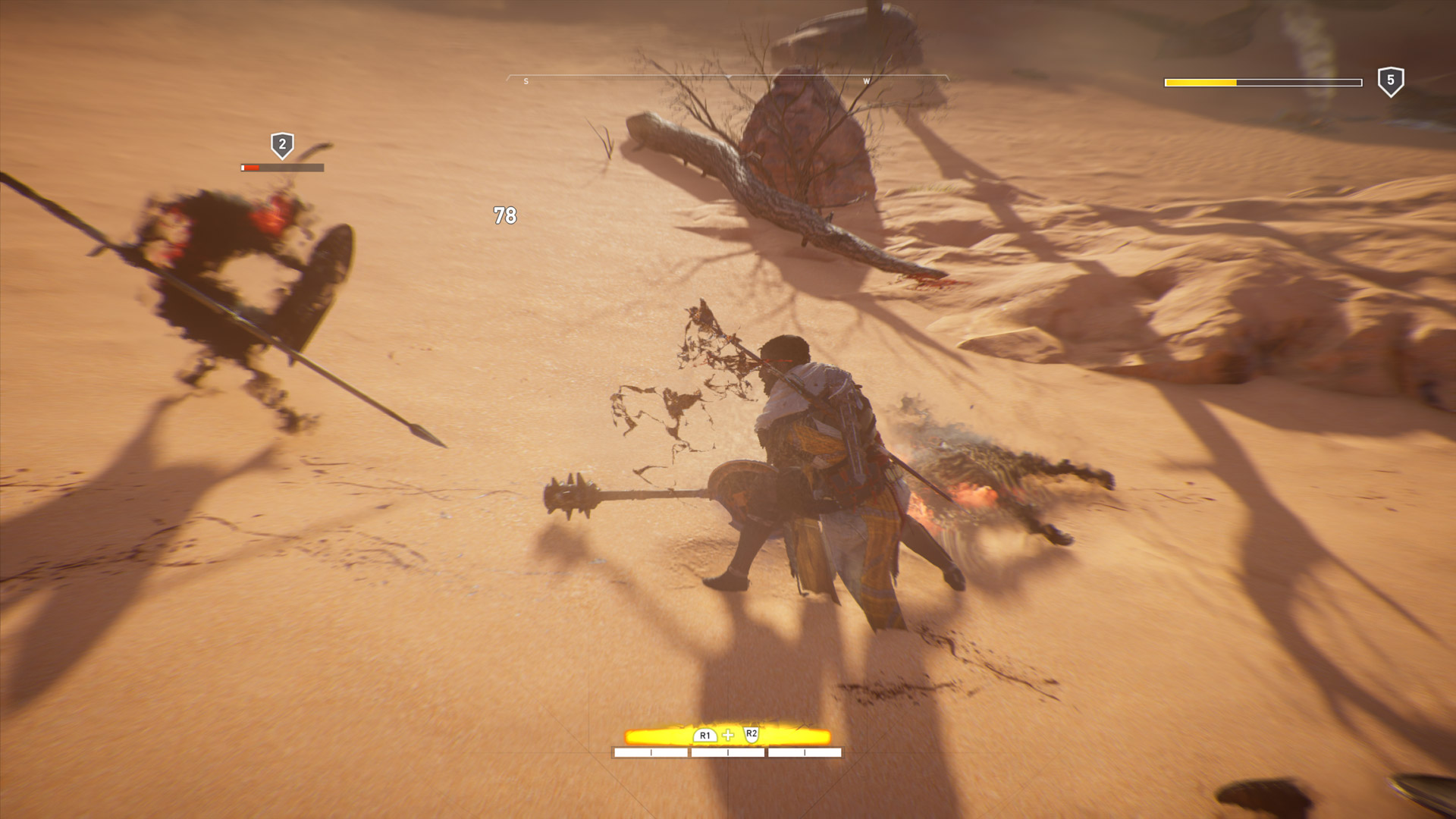The width and height of the screenshot is (1456, 819).
Task: Click the compass bar at the top
Action: (x=727, y=79)
